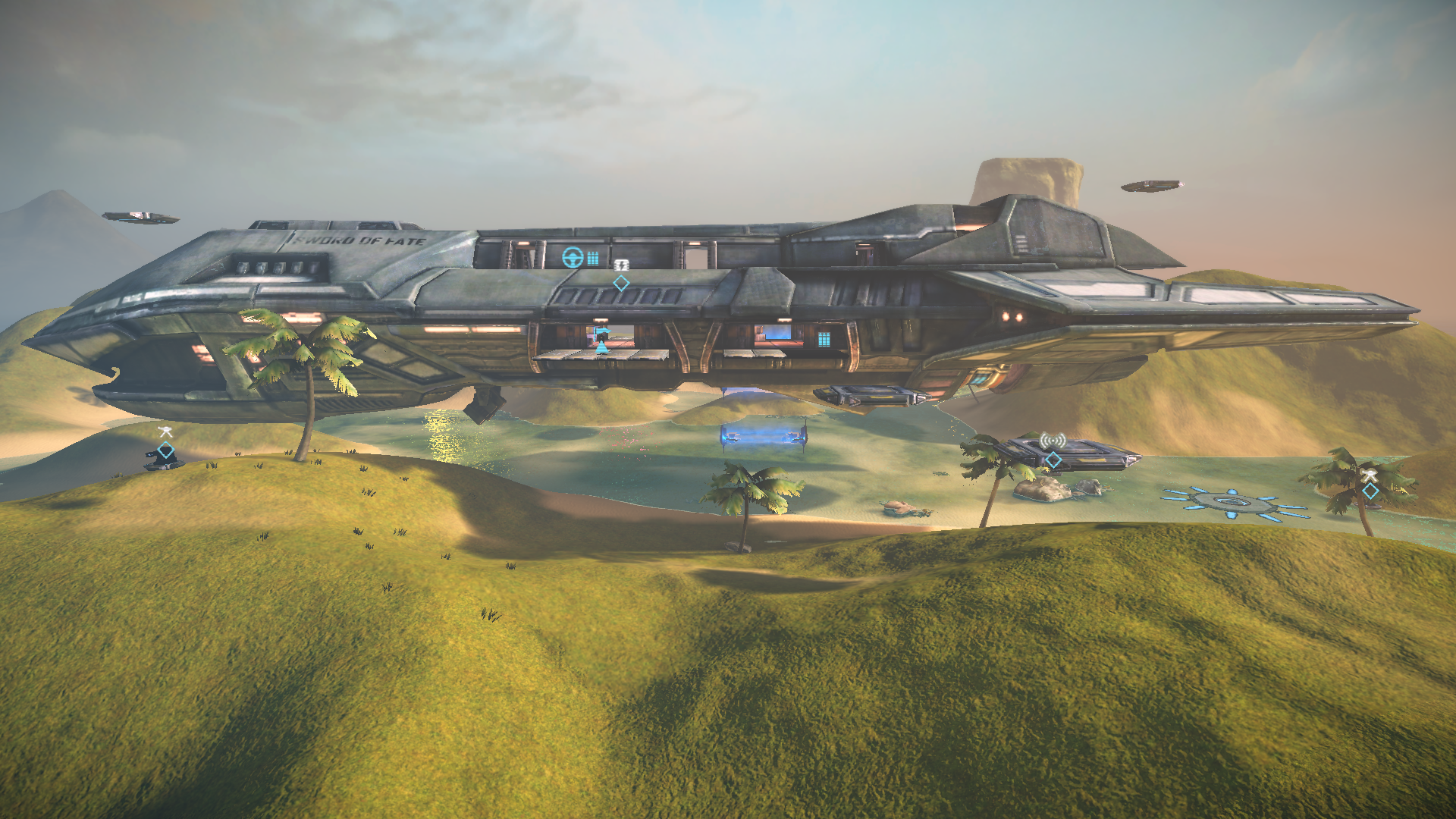The height and width of the screenshot is (819, 1456).
Task: Click the radio signal sensor marker
Action: pyautogui.click(x=1053, y=441)
